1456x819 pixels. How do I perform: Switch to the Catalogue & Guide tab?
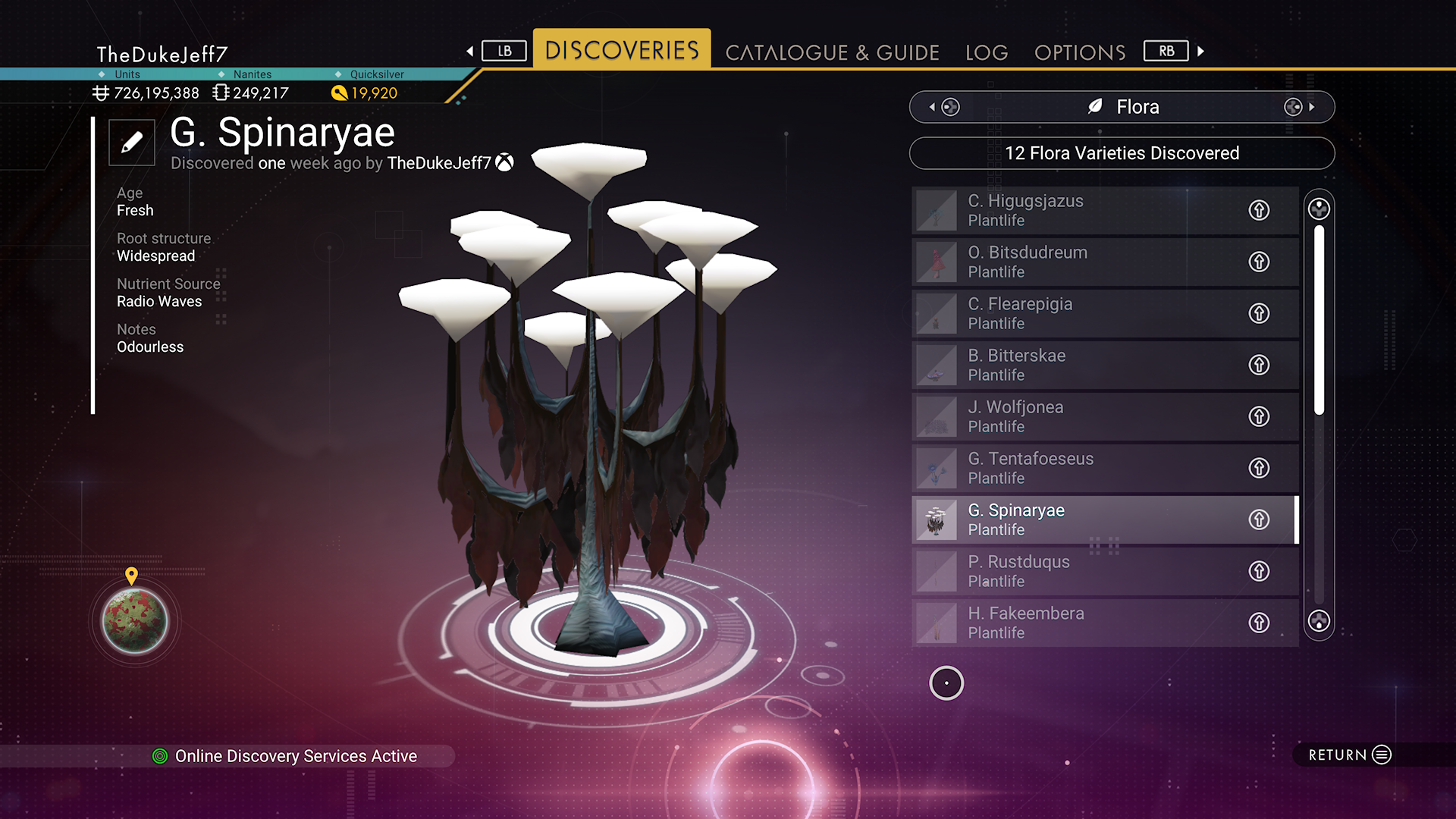(x=832, y=52)
